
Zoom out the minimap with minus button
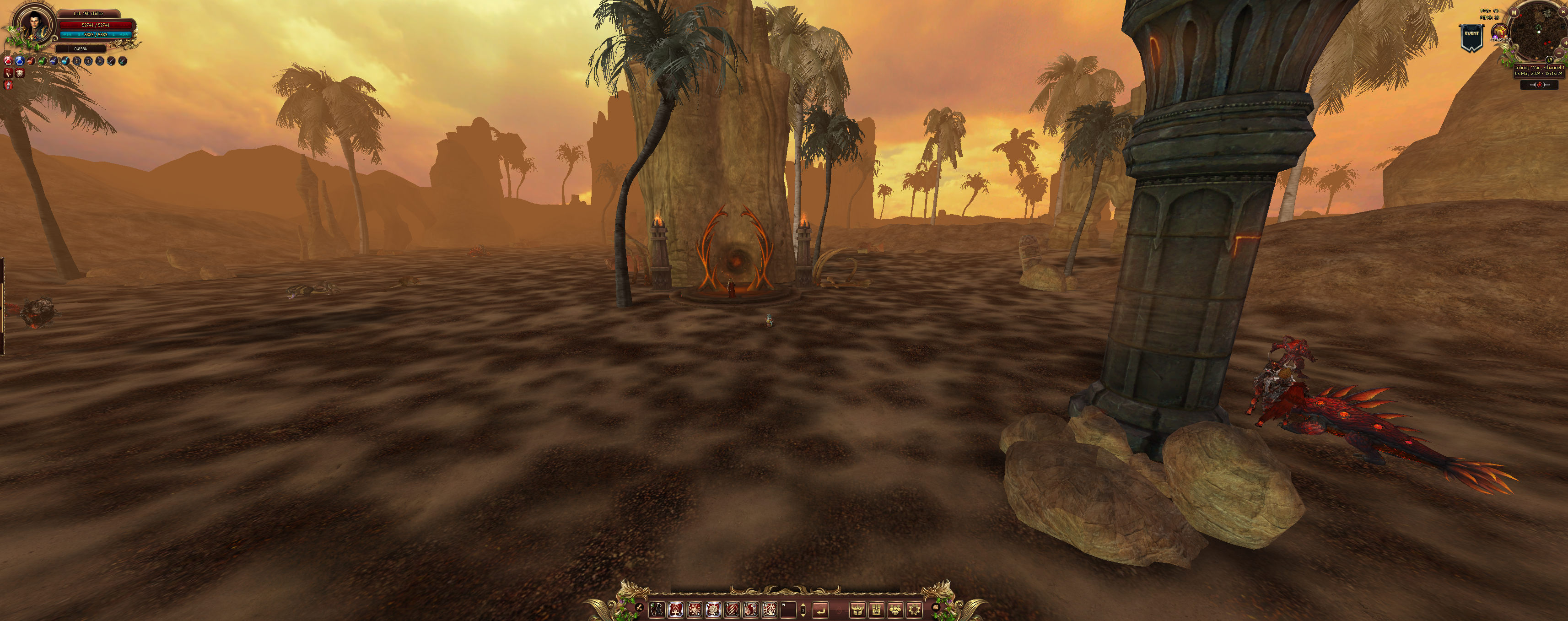tap(1559, 54)
